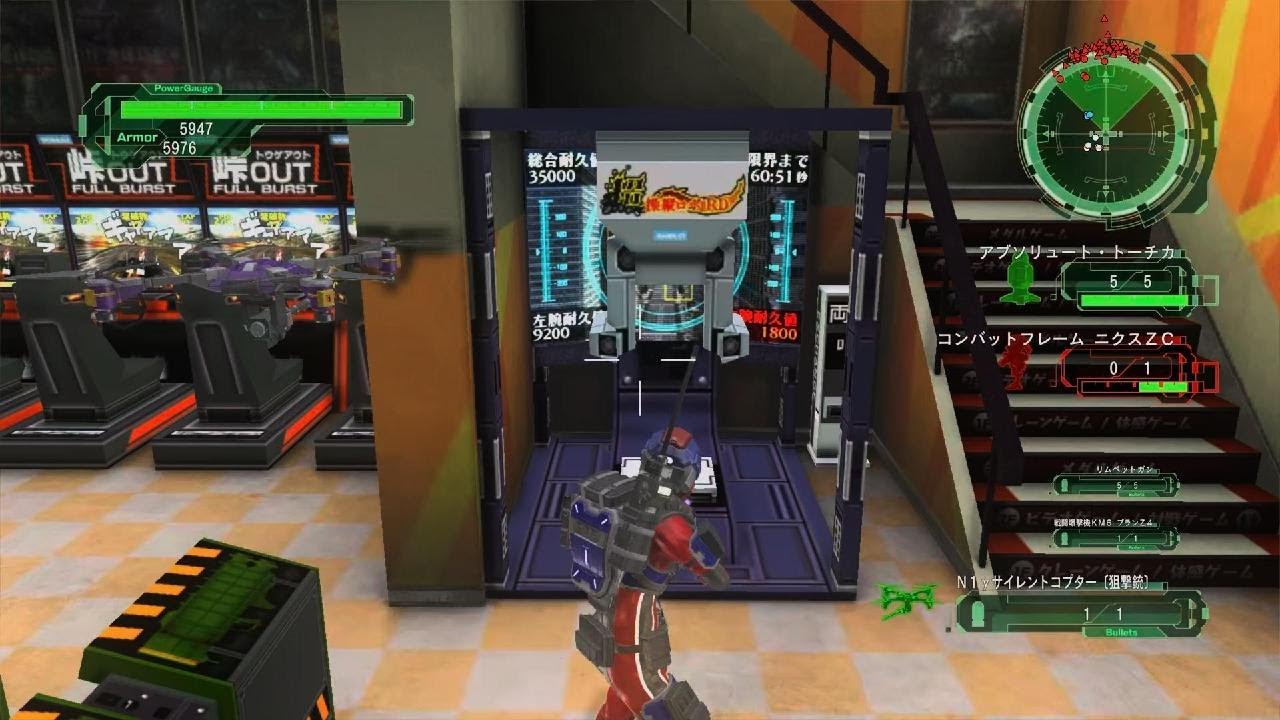Choose the リムペットガン weapon slot

(x=1115, y=485)
